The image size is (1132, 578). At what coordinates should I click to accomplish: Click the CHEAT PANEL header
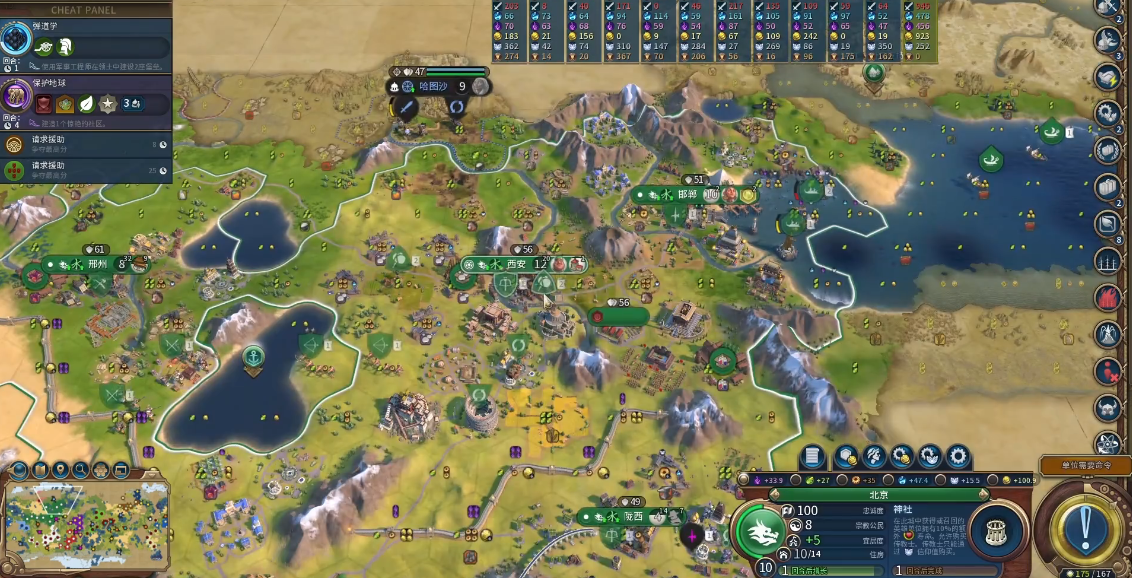pos(83,9)
